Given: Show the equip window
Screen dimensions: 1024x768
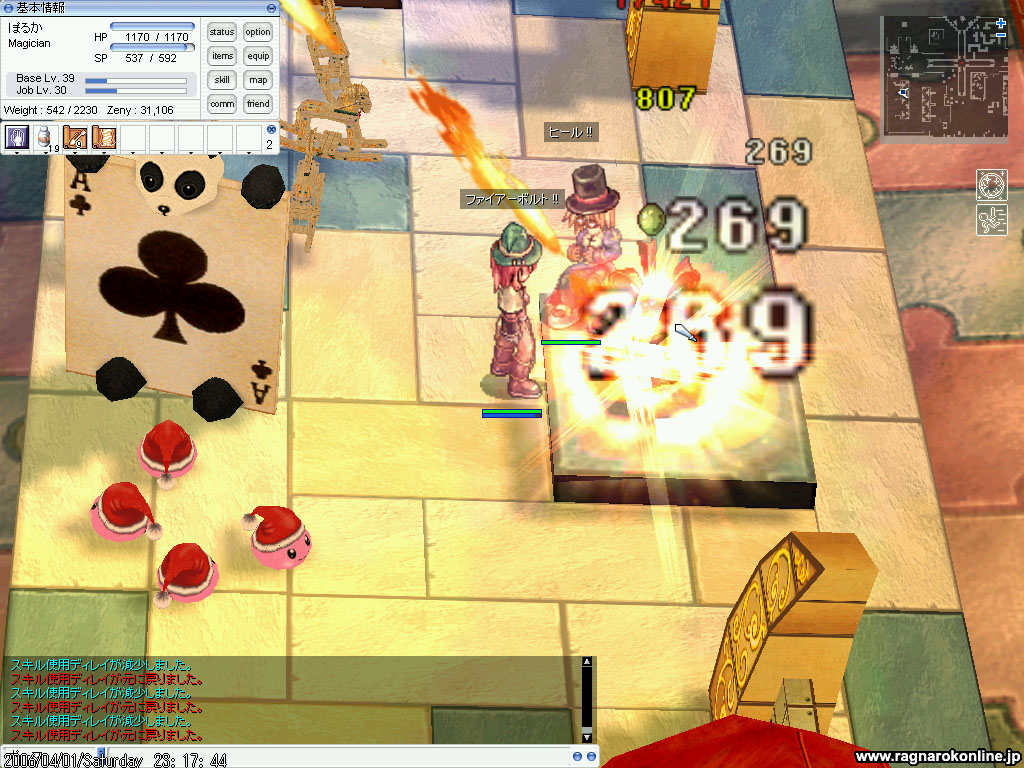Looking at the screenshot, I should 258,56.
